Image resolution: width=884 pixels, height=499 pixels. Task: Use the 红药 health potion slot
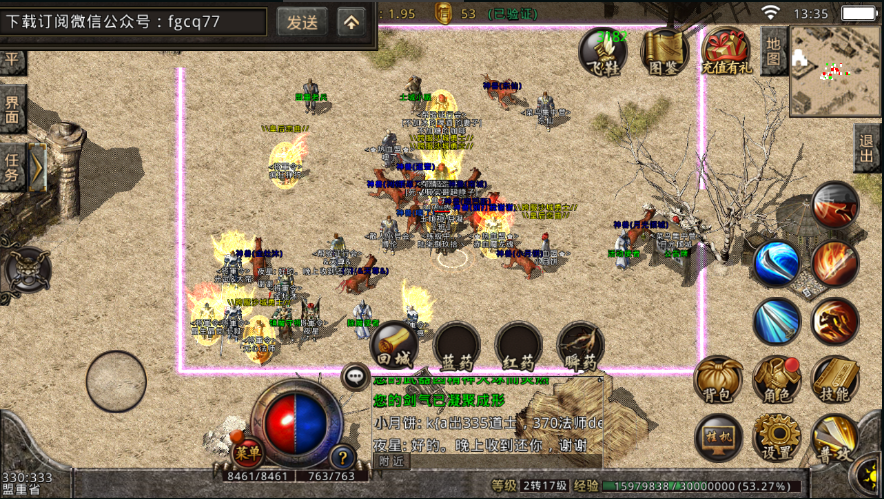point(518,346)
